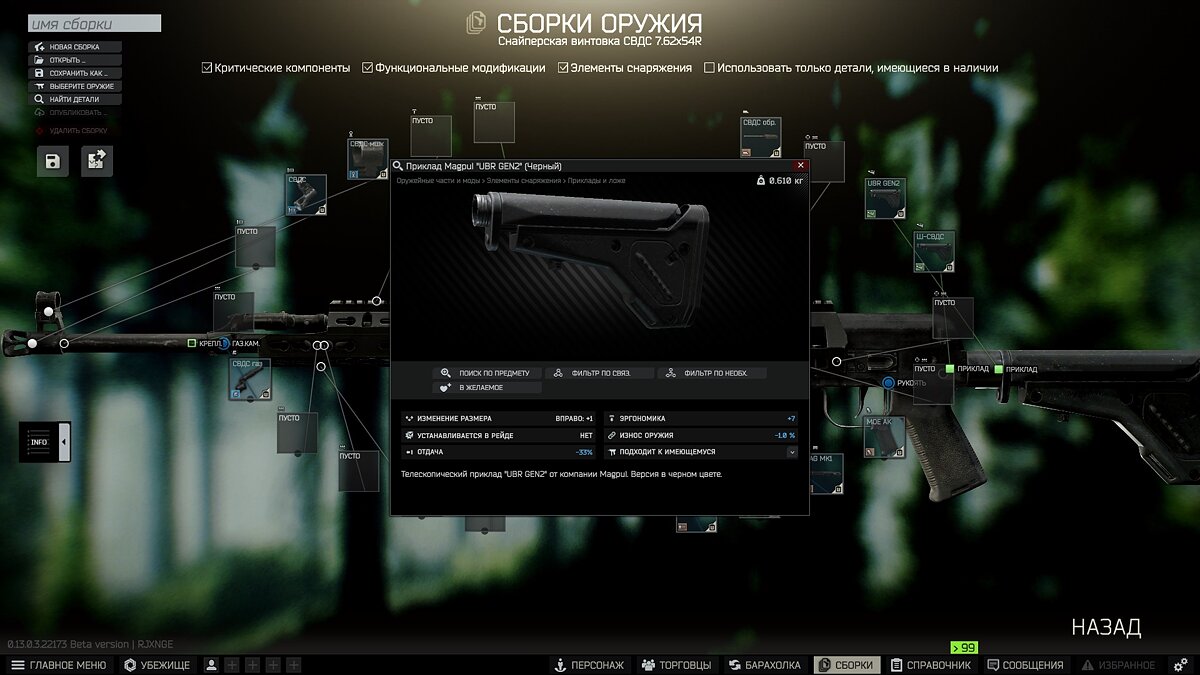Click the Новая сборка button

coord(76,47)
